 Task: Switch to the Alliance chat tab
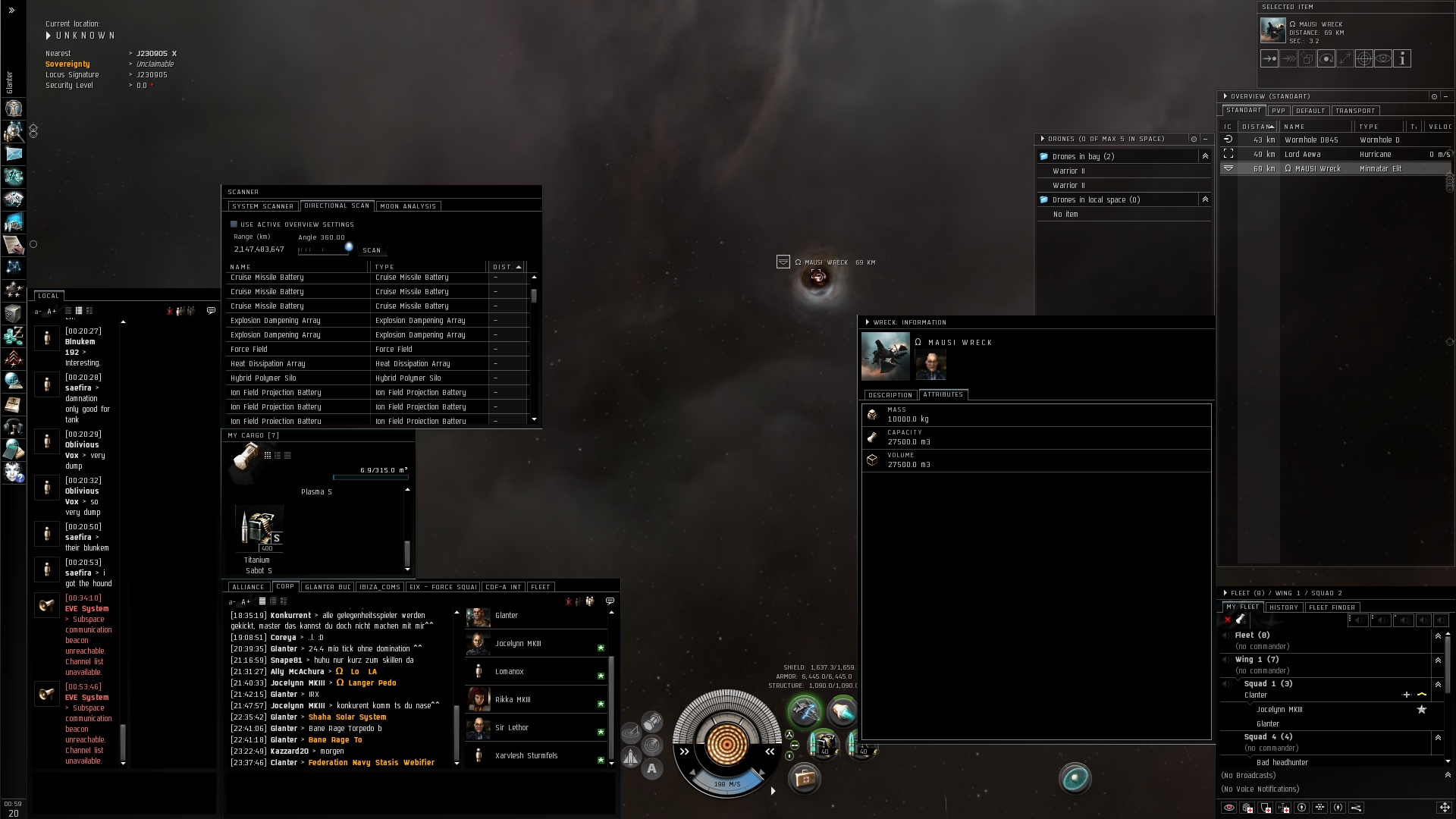point(248,587)
